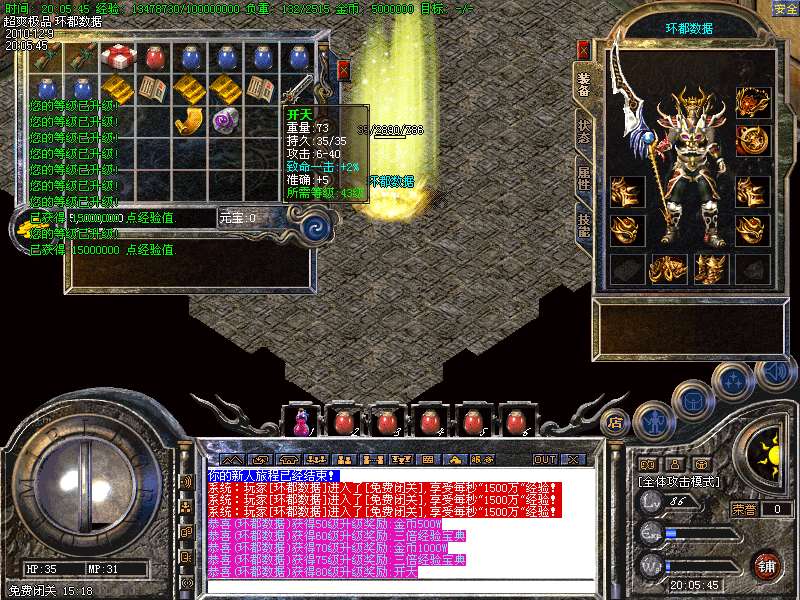Use the red potion in belt slot 6
800x600 pixels.
click(x=516, y=422)
